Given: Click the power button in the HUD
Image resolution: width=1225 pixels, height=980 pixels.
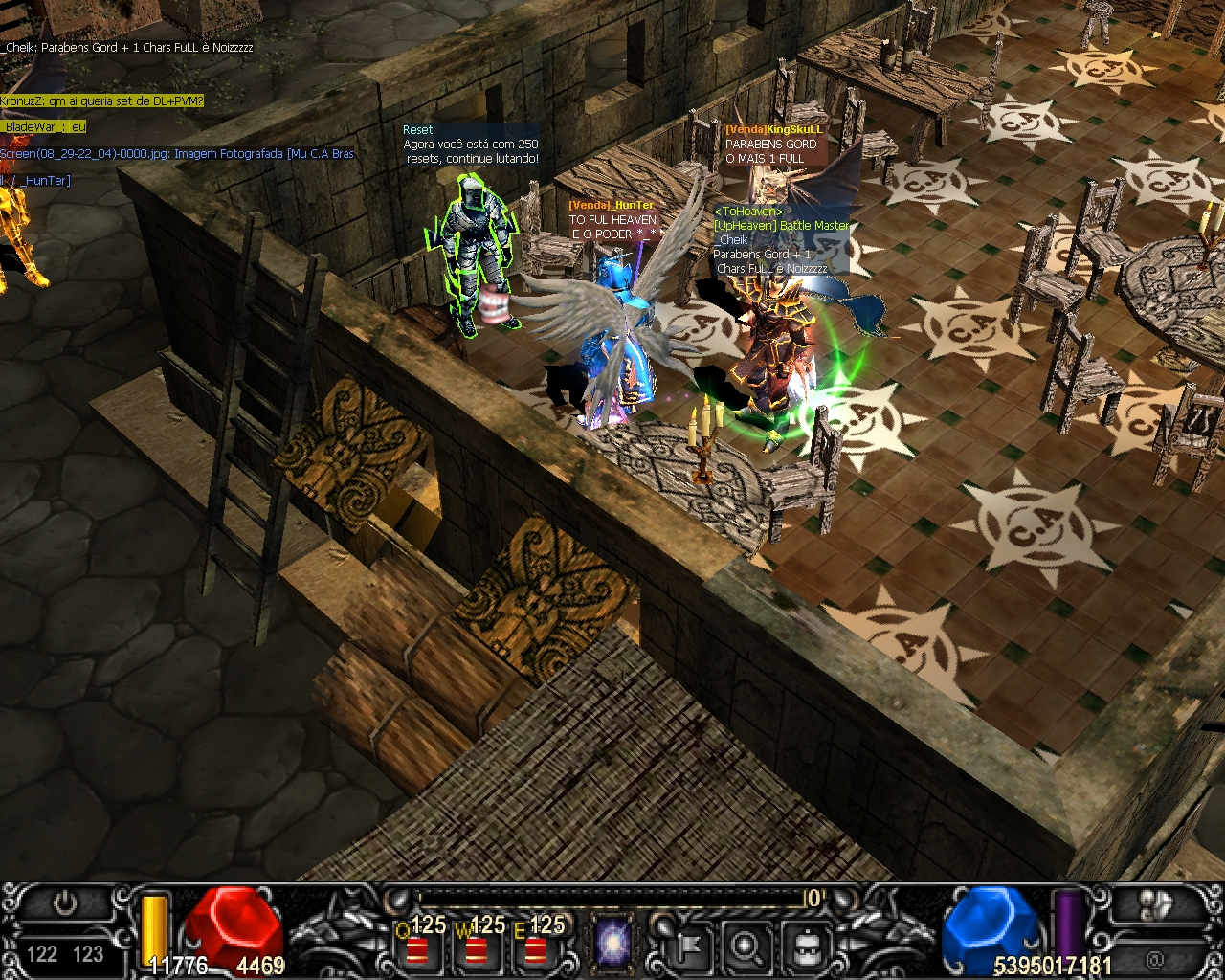Looking at the screenshot, I should (65, 904).
